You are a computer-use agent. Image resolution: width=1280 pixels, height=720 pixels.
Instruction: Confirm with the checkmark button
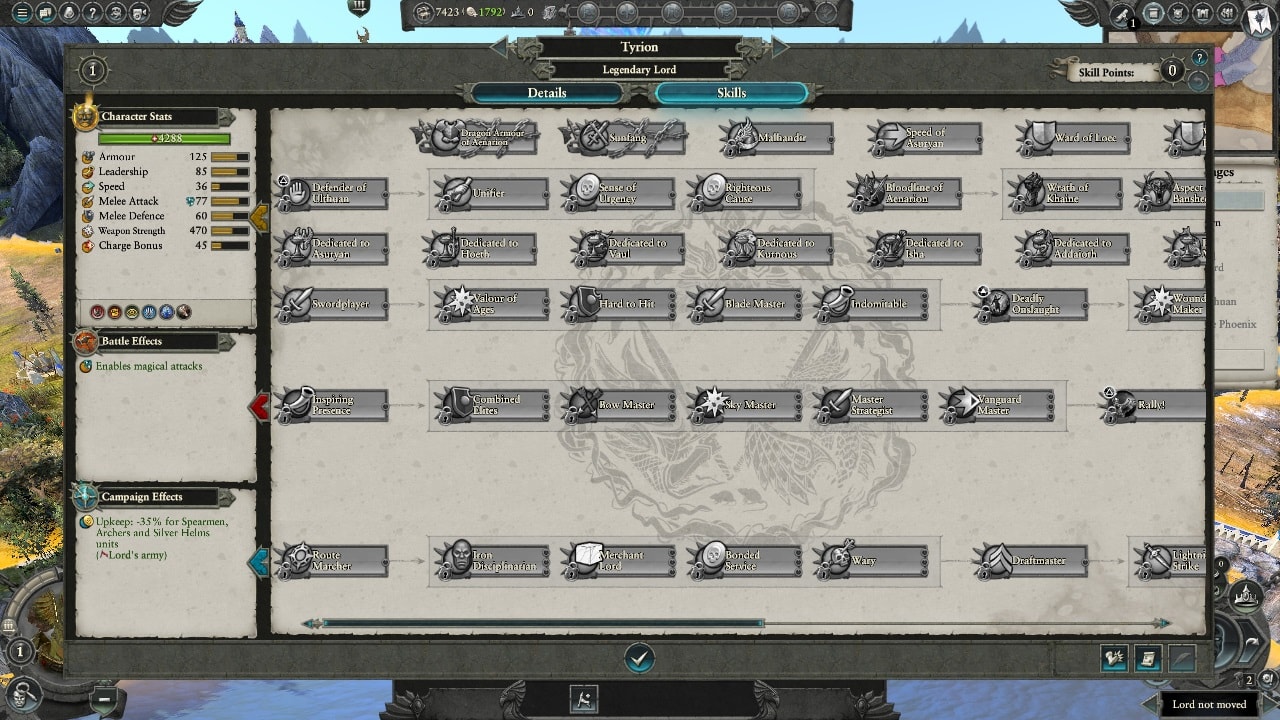(x=639, y=657)
